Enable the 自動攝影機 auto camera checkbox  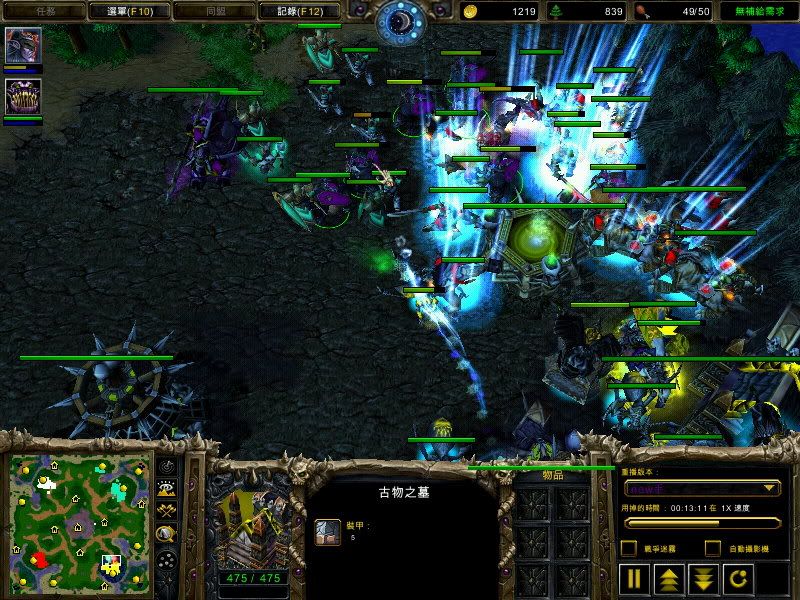pos(713,548)
